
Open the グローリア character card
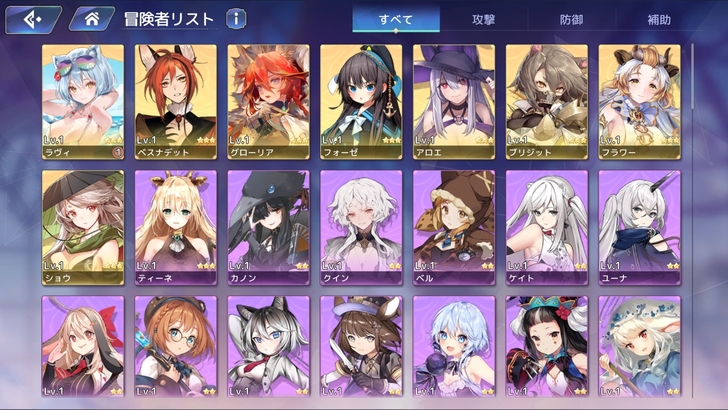point(268,102)
